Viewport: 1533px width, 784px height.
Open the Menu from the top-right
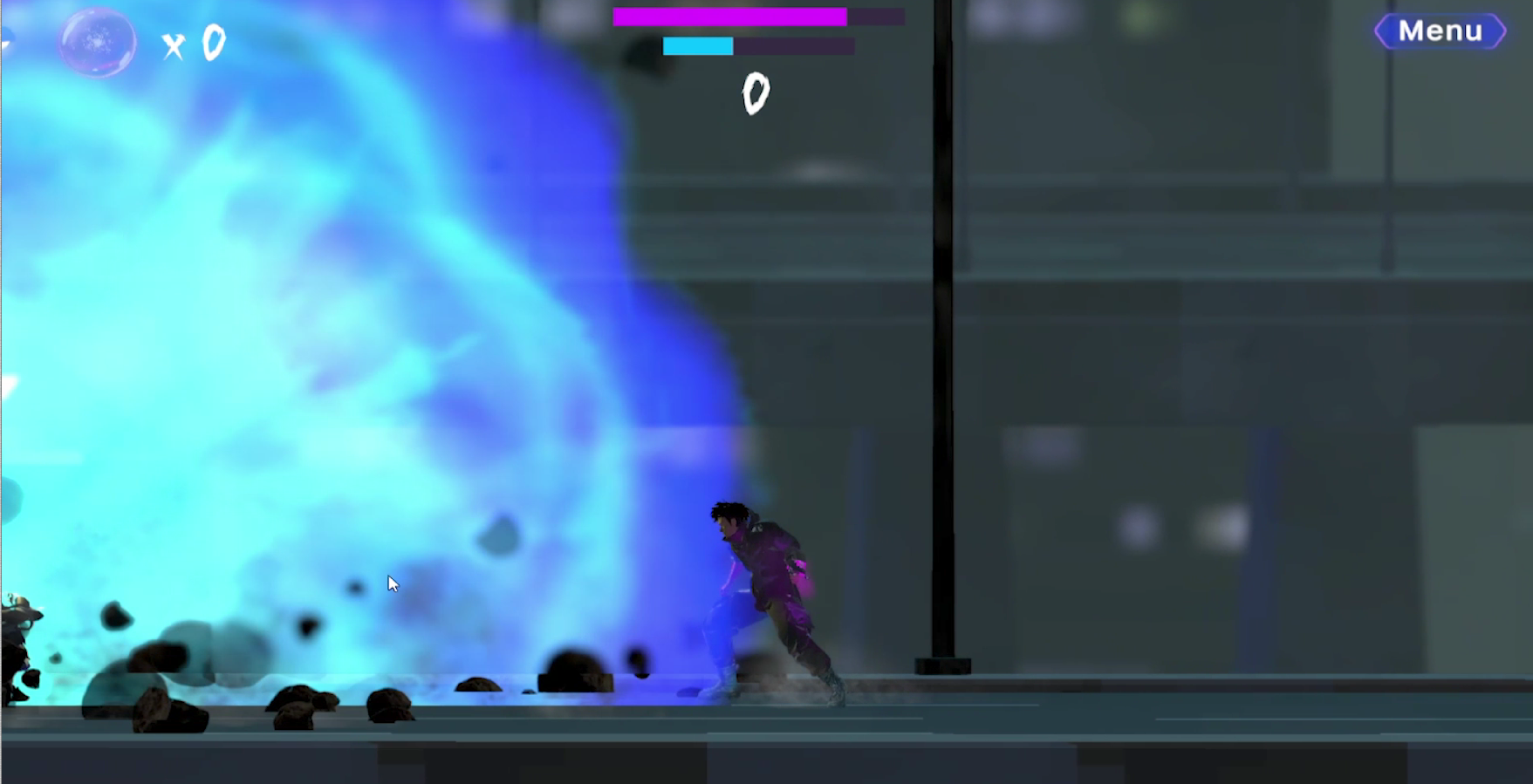point(1439,31)
